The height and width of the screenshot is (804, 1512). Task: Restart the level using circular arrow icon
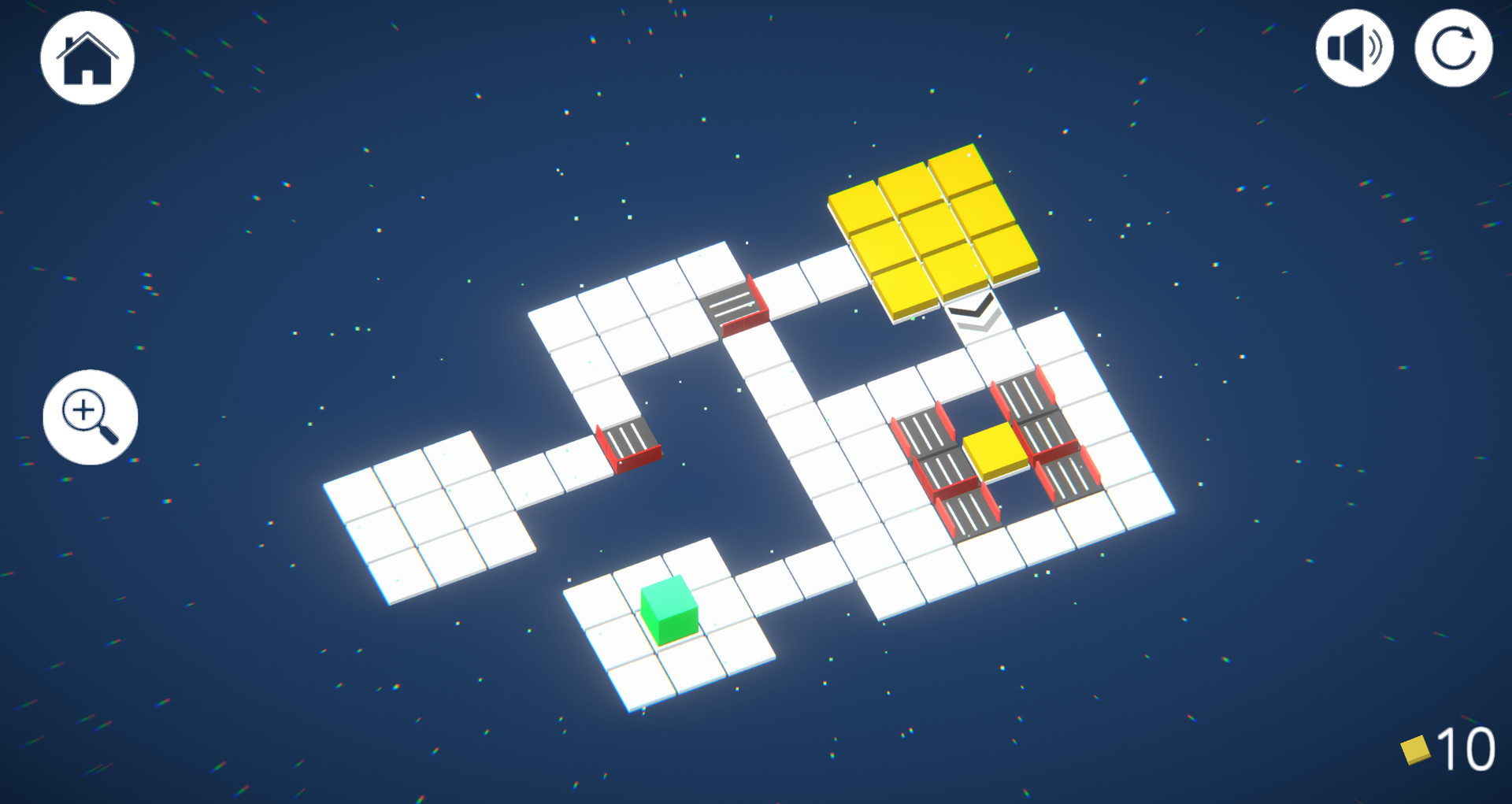1453,49
